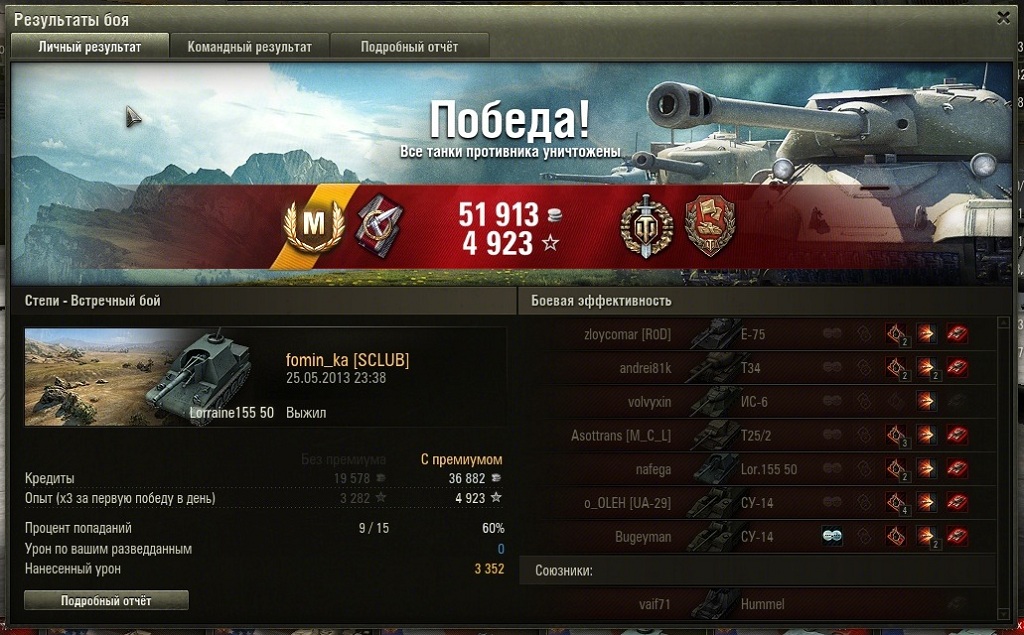Image resolution: width=1024 pixels, height=635 pixels.
Task: Click the sword-and-wreath achievement medal
Action: click(645, 224)
